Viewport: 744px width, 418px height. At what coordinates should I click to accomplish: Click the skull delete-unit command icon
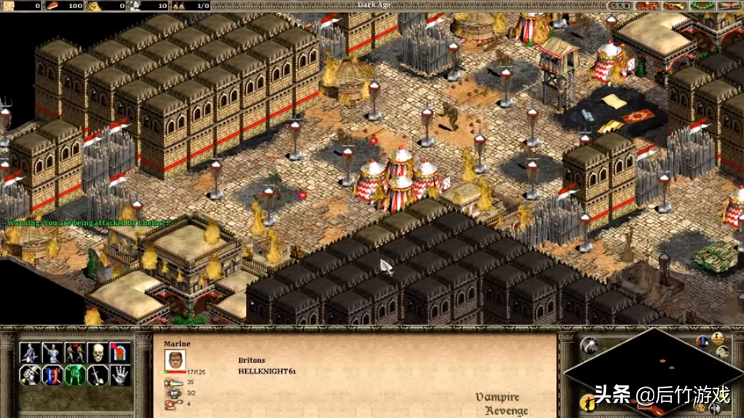pyautogui.click(x=98, y=352)
